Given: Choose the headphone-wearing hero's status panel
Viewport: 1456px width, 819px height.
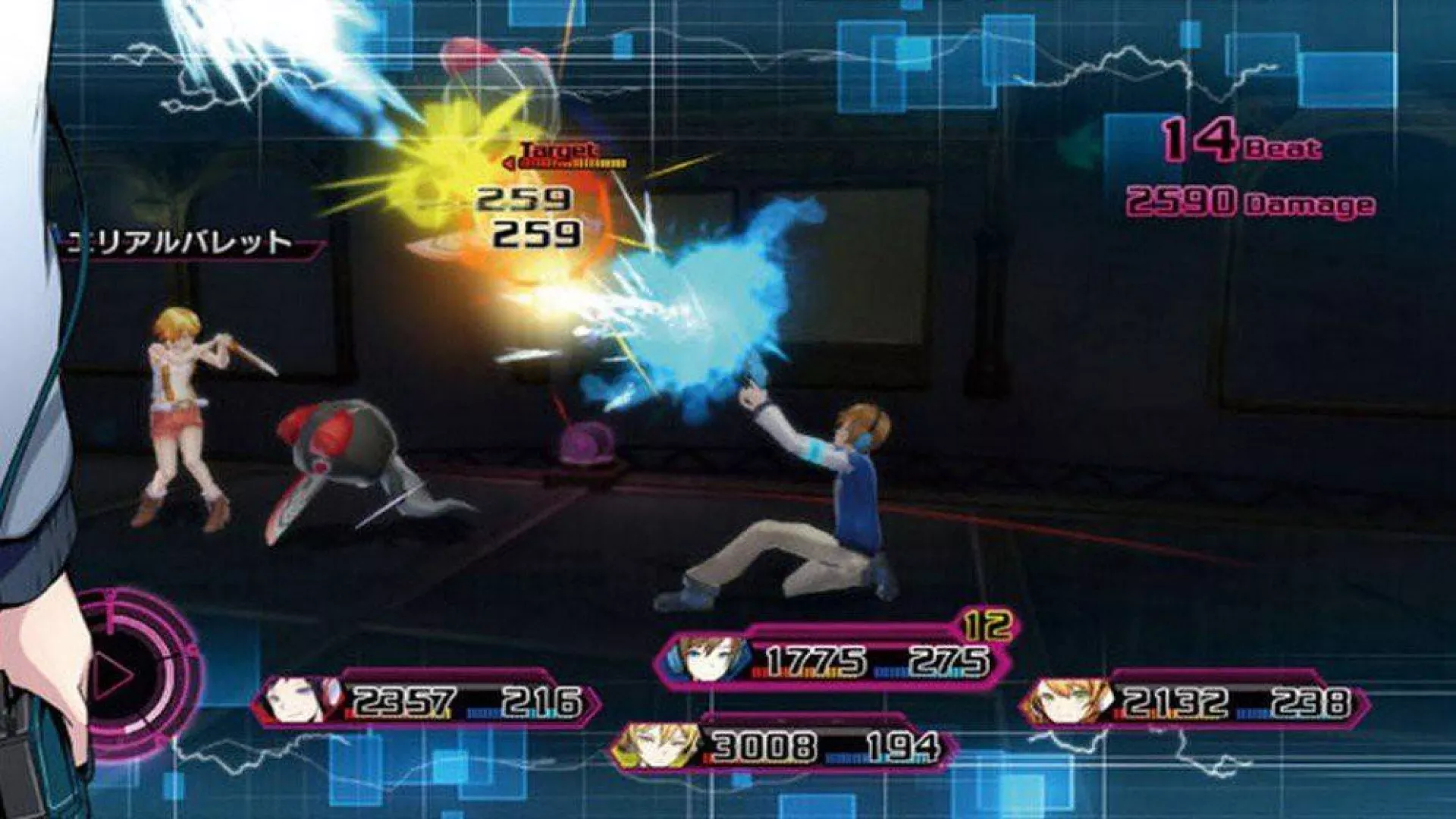Looking at the screenshot, I should 833,660.
